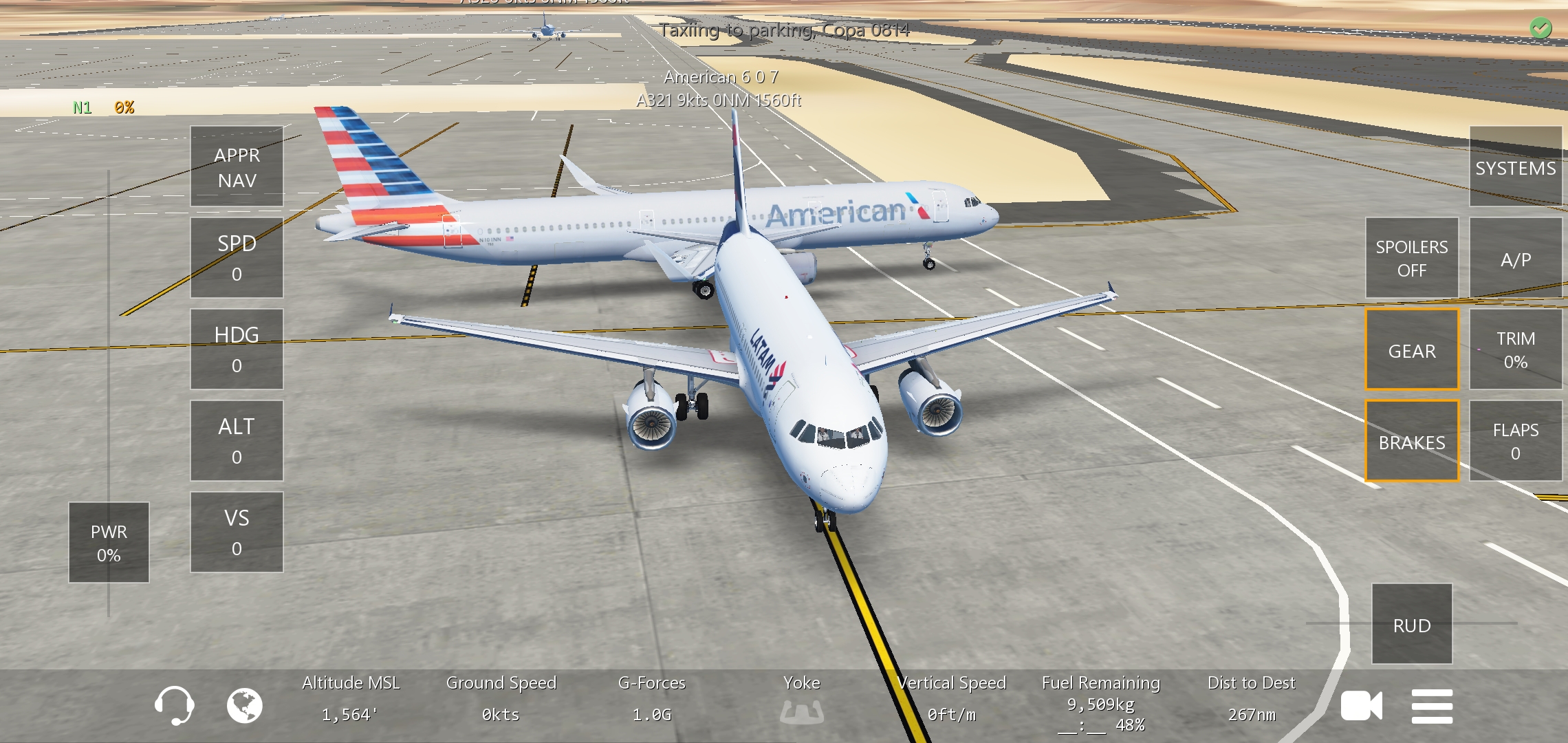This screenshot has height=743, width=1568.
Task: Select the Fuel Remaining status item
Action: coord(1100,703)
